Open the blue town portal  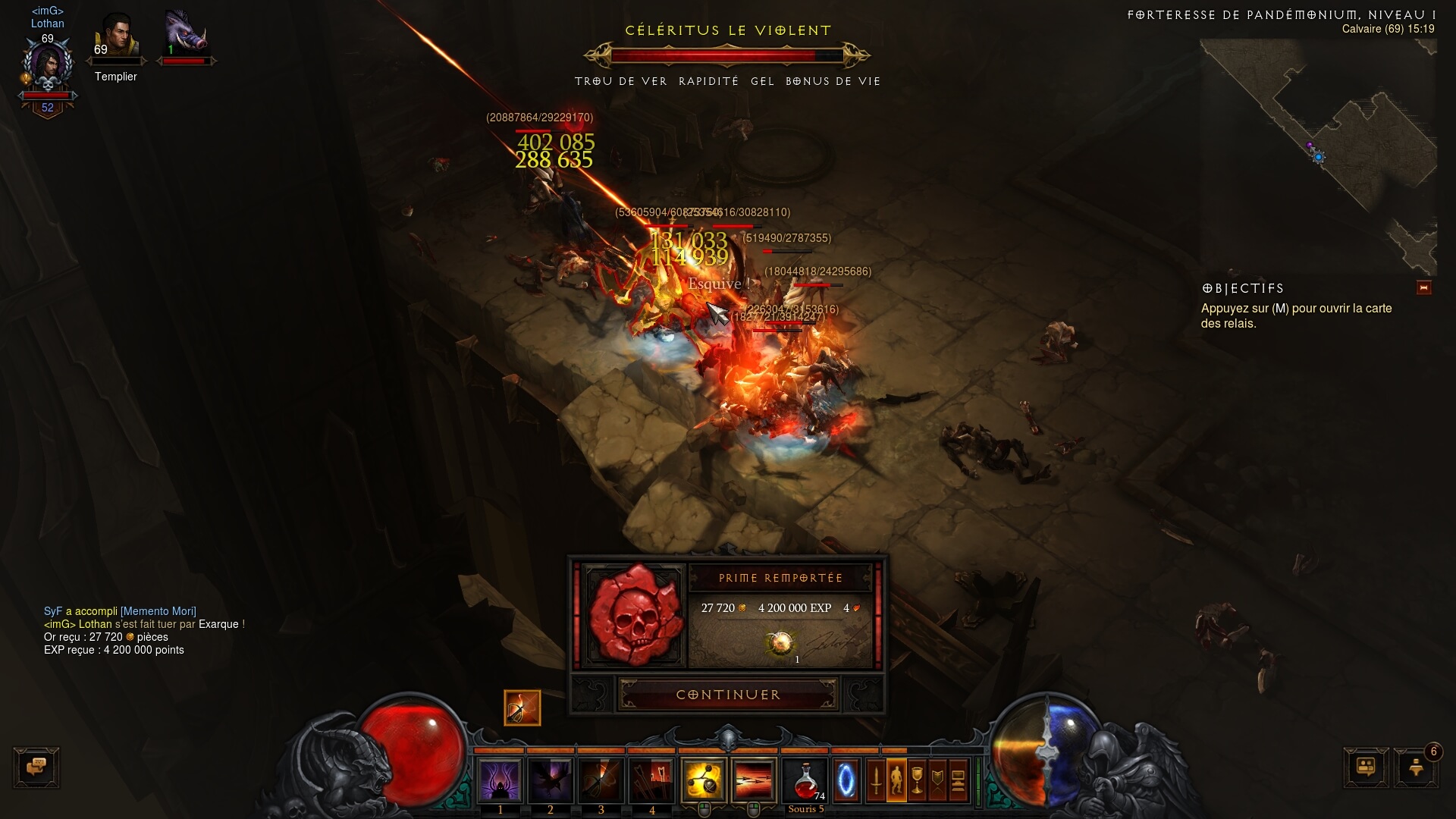tap(846, 780)
